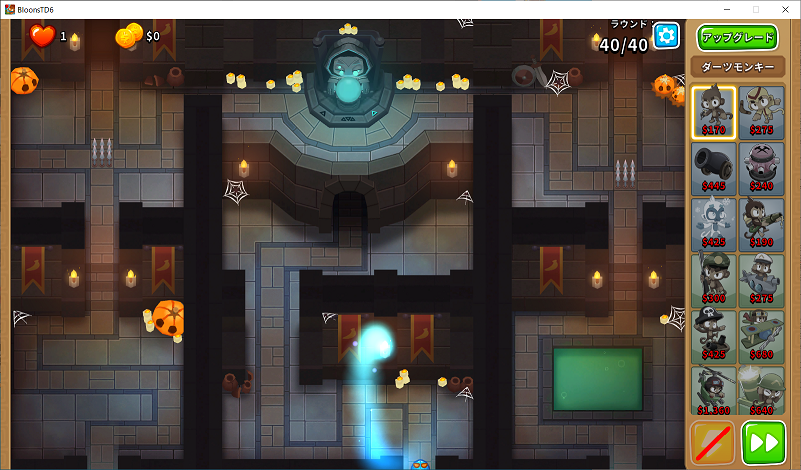Choose the Boomerang Monkey tower
801x470 pixels.
tap(761, 111)
